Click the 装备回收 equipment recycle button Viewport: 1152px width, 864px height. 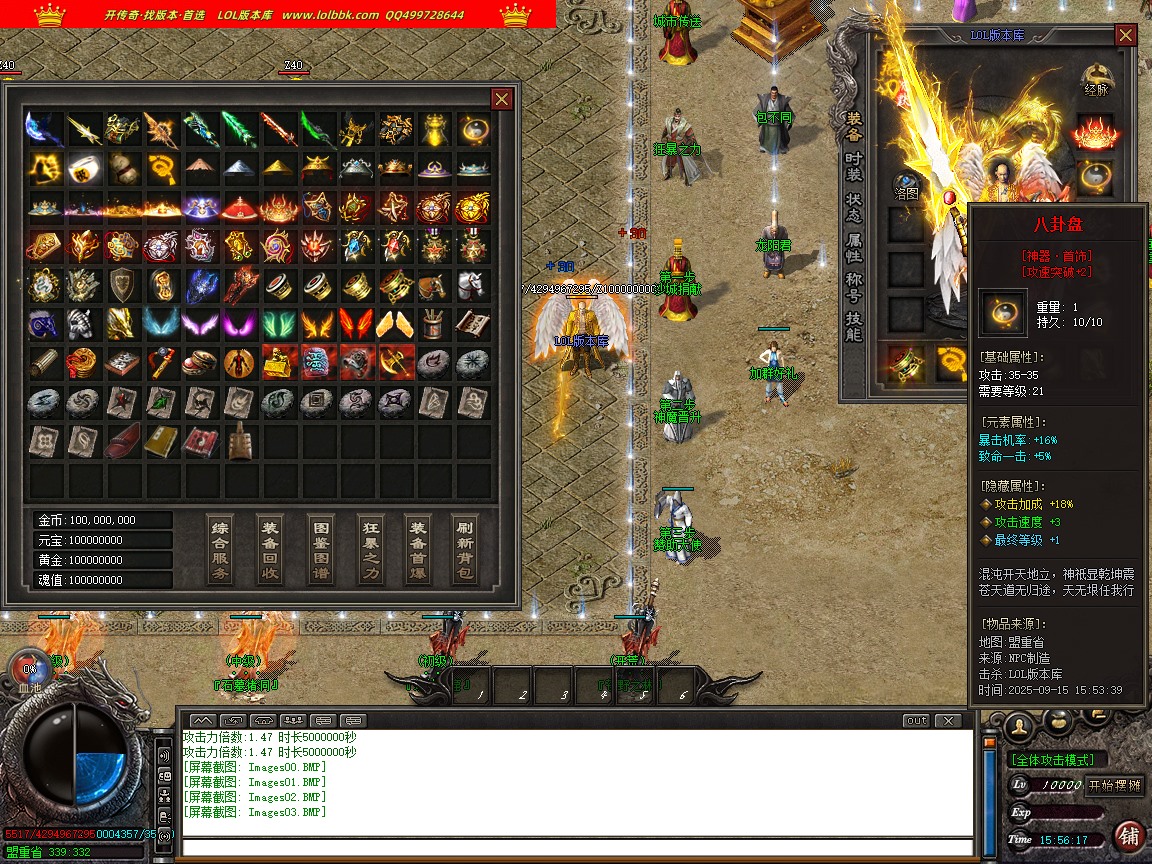pyautogui.click(x=270, y=549)
